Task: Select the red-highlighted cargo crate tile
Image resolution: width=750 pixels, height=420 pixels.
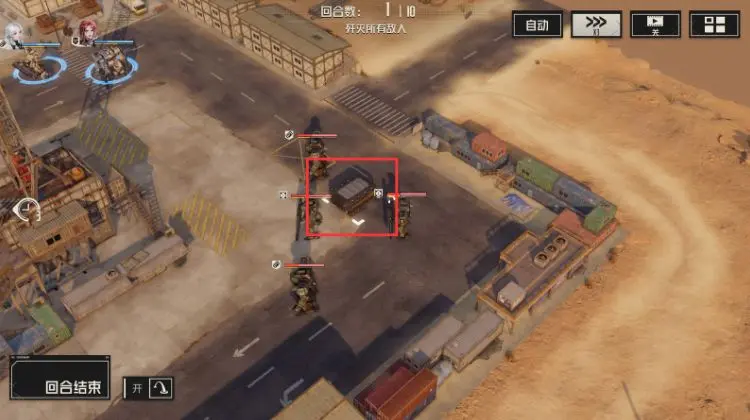Action: click(x=351, y=196)
